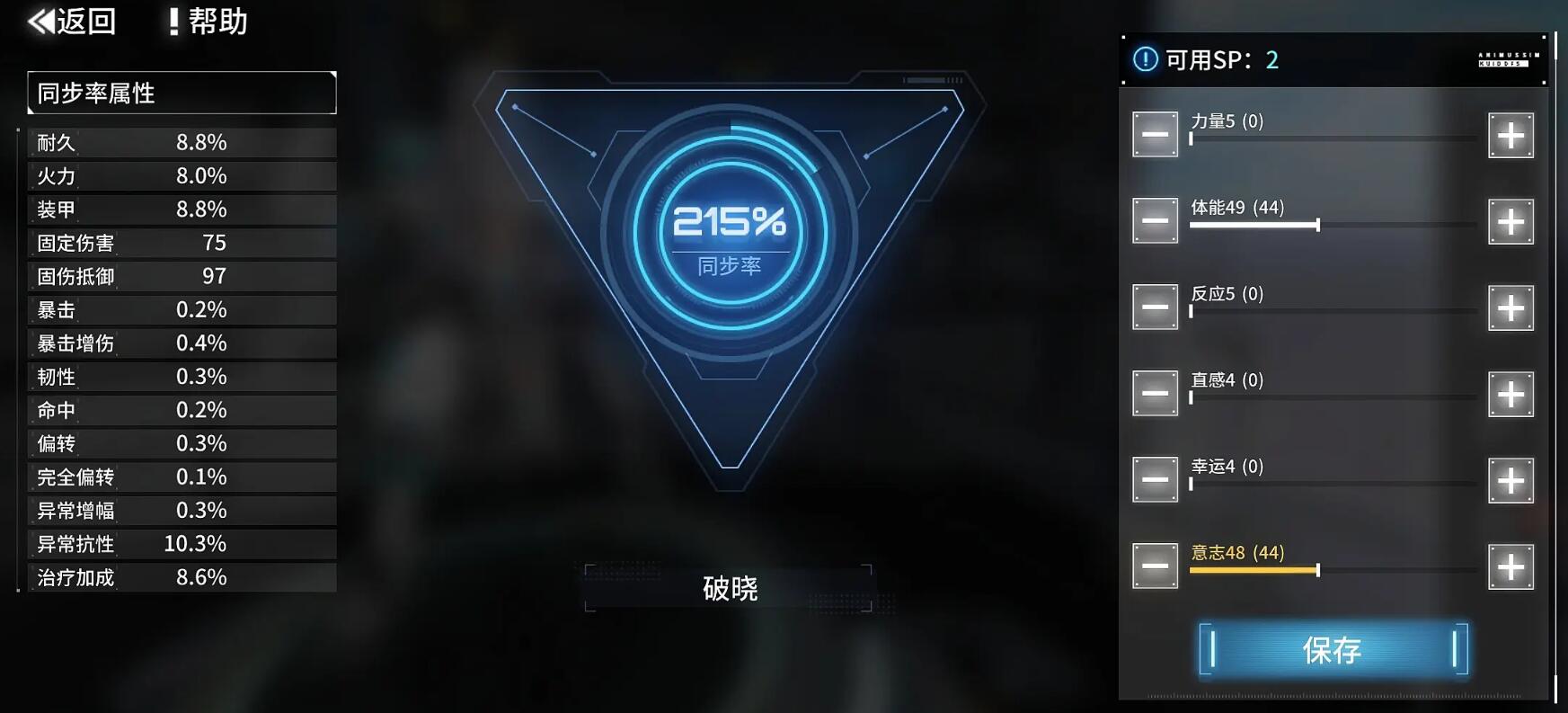Click the plus icon to increase 意志
The width and height of the screenshot is (1568, 713).
(x=1510, y=565)
